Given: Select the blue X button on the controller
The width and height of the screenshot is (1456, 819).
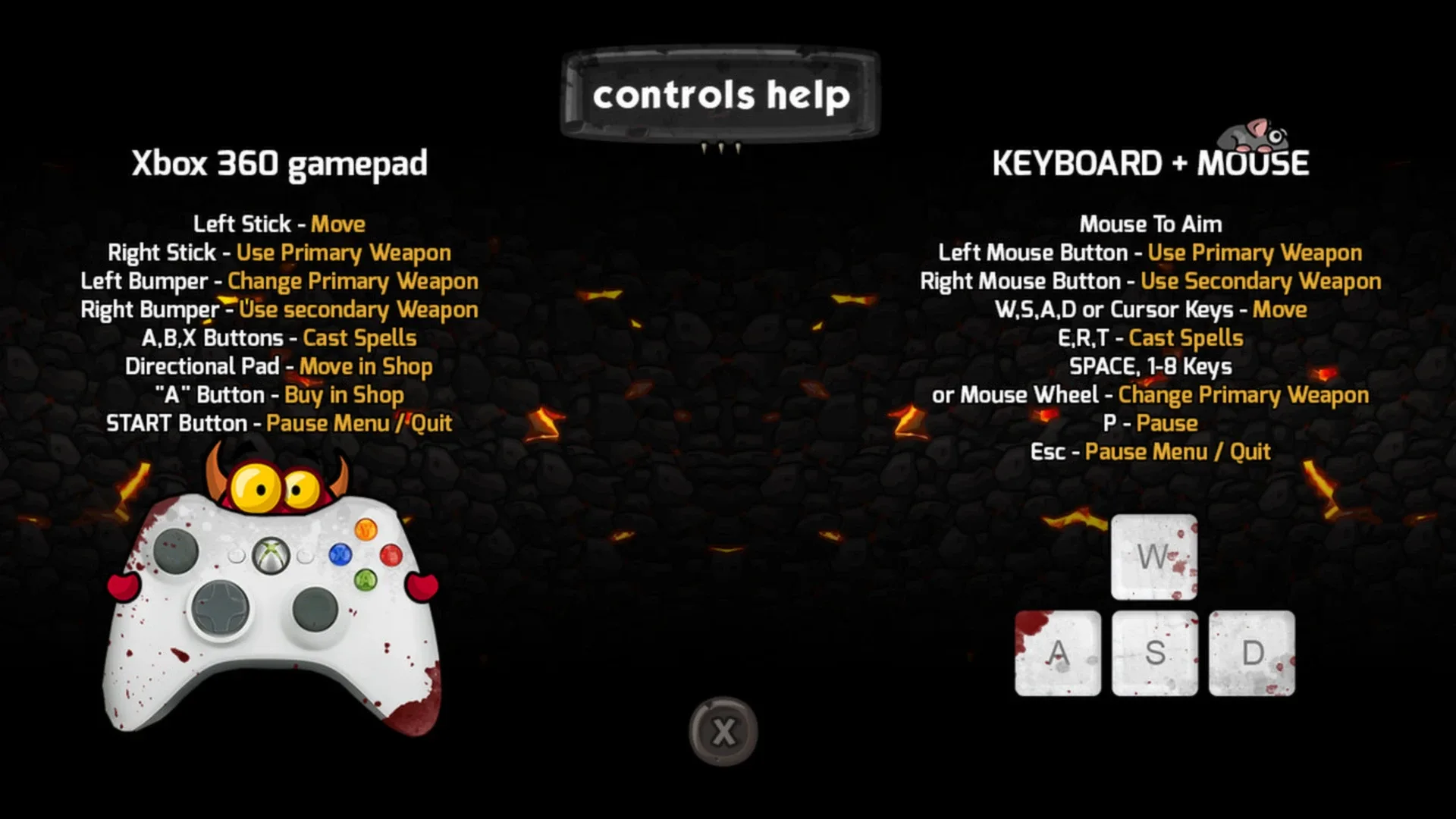Looking at the screenshot, I should (340, 554).
